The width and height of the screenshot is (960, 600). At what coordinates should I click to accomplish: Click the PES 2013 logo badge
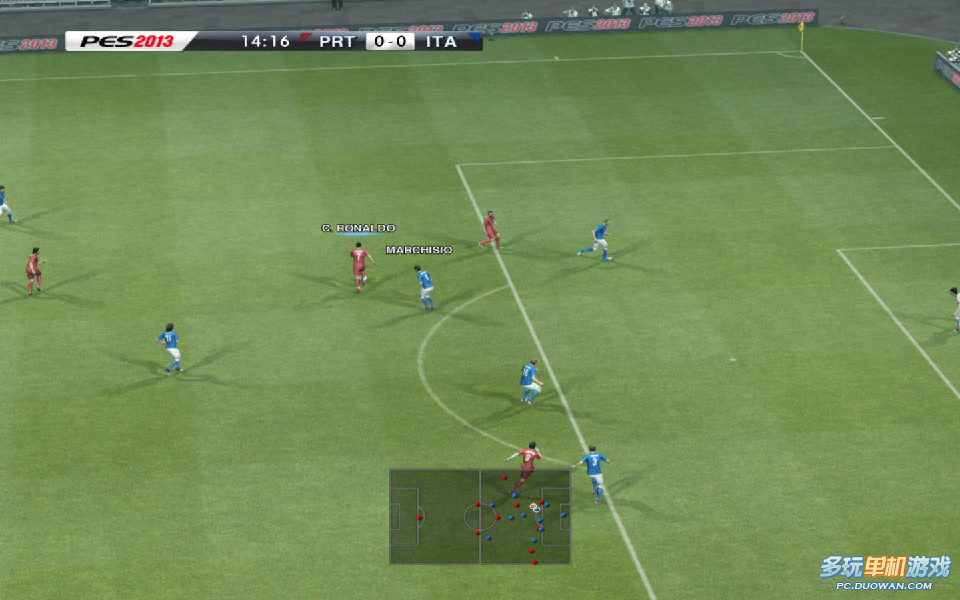click(x=128, y=42)
